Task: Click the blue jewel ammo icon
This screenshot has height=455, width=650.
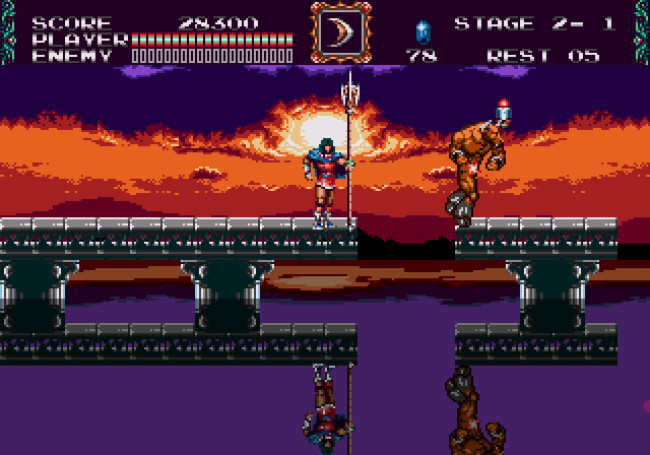Action: coord(422,30)
